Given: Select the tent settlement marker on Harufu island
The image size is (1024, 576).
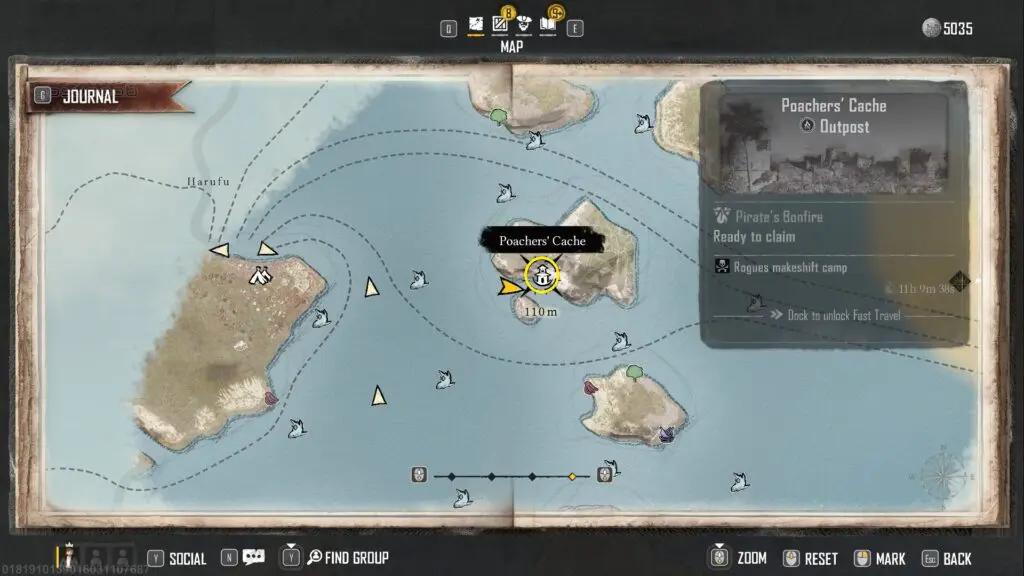Looking at the screenshot, I should point(262,274).
